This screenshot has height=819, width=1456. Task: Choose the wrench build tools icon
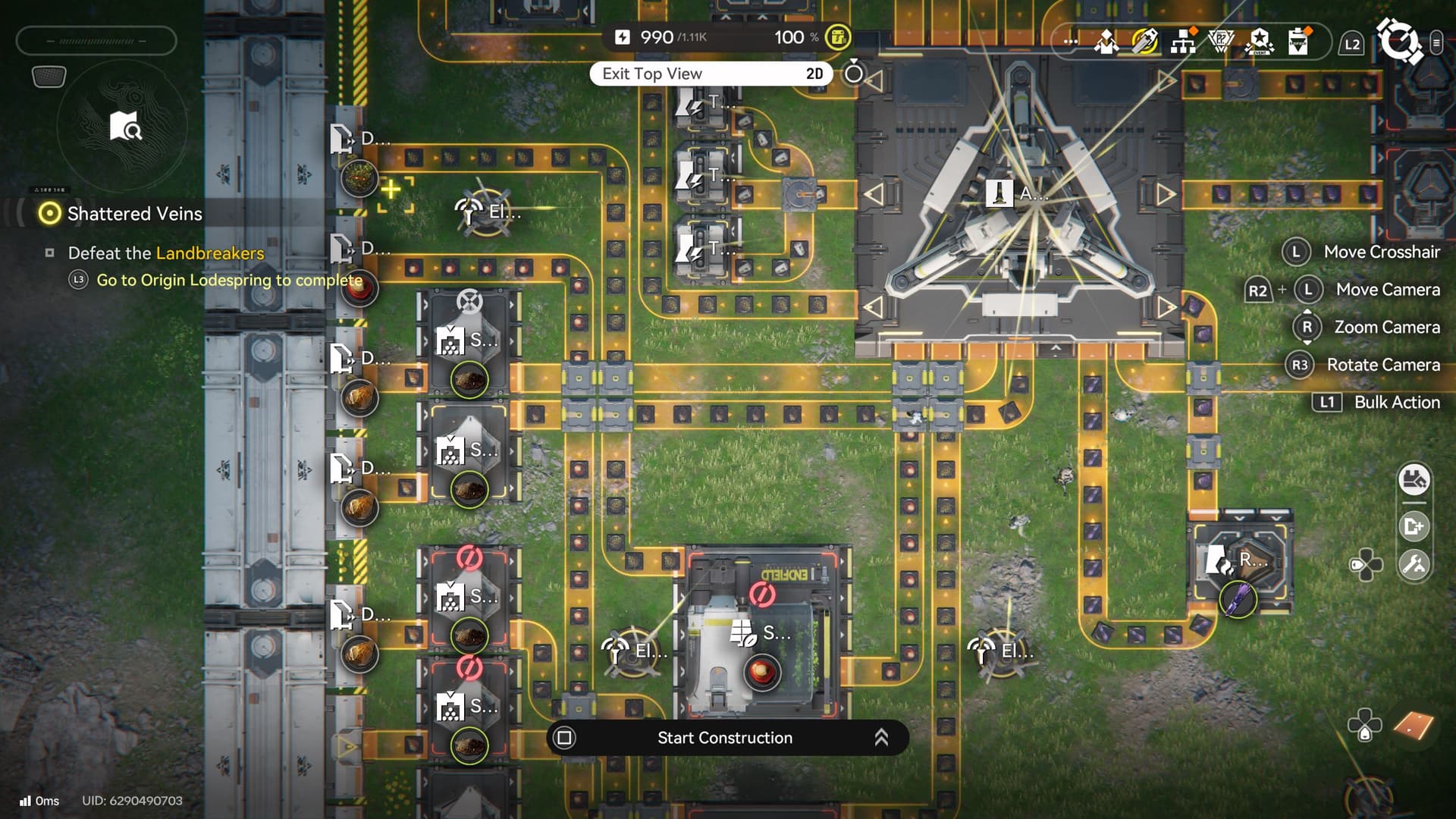[1414, 565]
